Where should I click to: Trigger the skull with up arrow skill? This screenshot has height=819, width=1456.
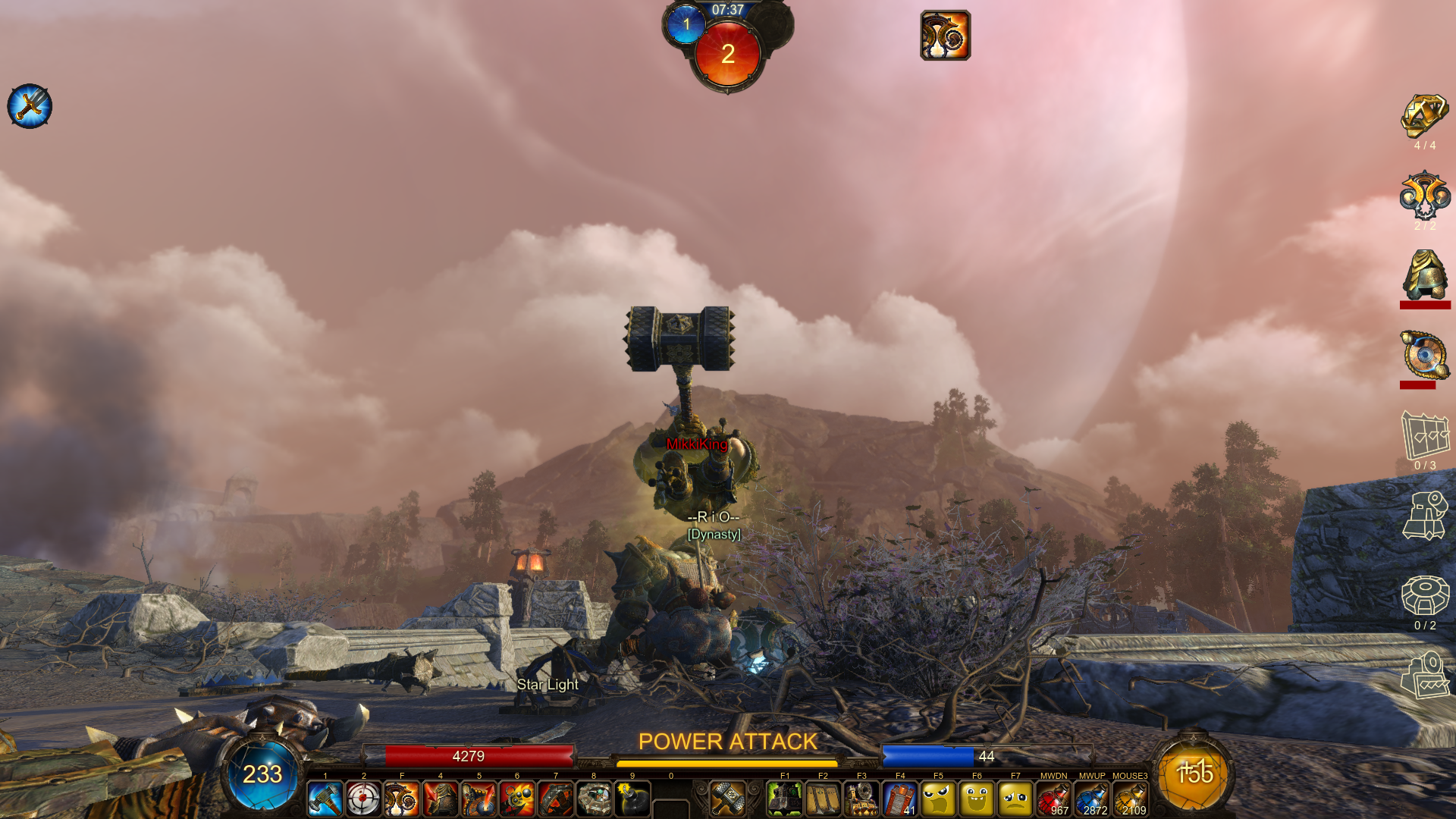point(479,799)
